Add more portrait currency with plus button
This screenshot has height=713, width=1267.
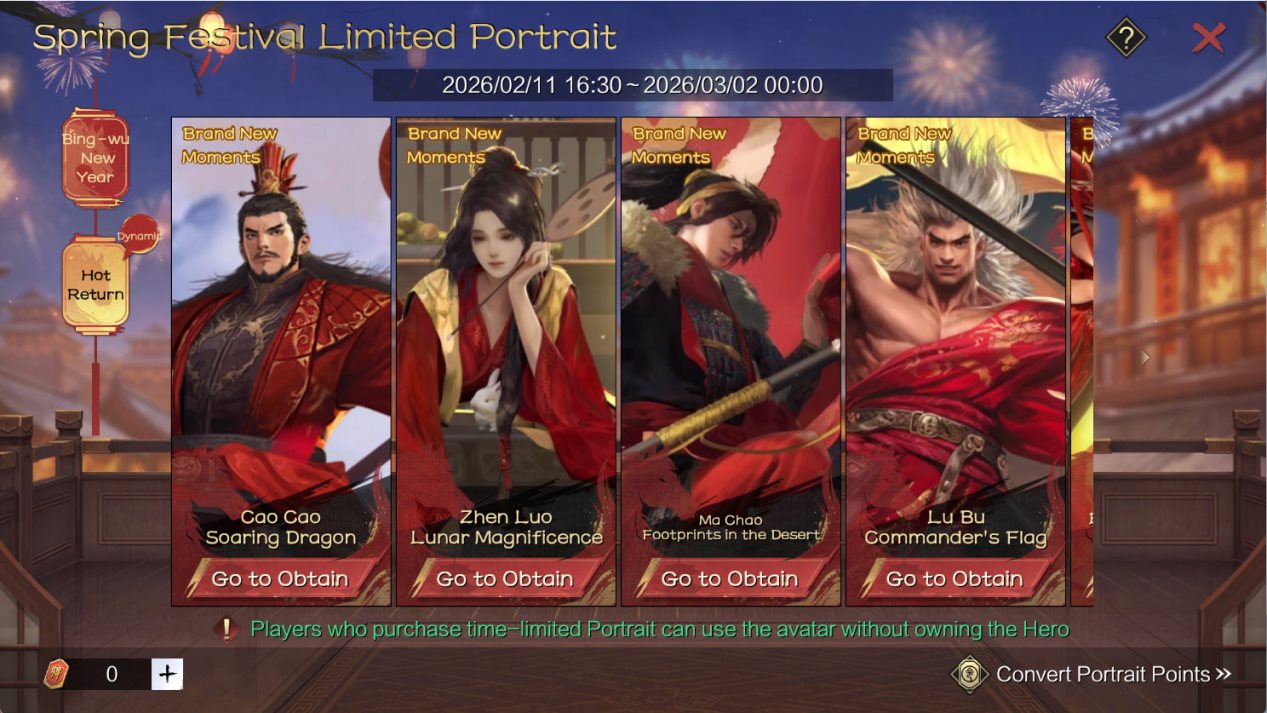pos(167,674)
